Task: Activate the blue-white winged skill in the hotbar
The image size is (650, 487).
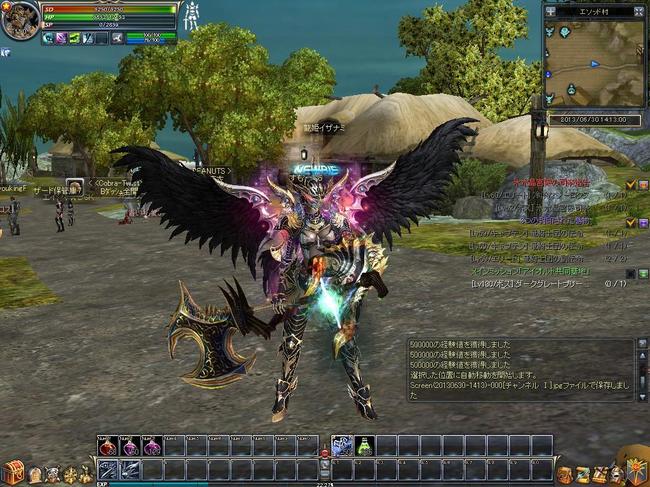Action: pos(341,447)
